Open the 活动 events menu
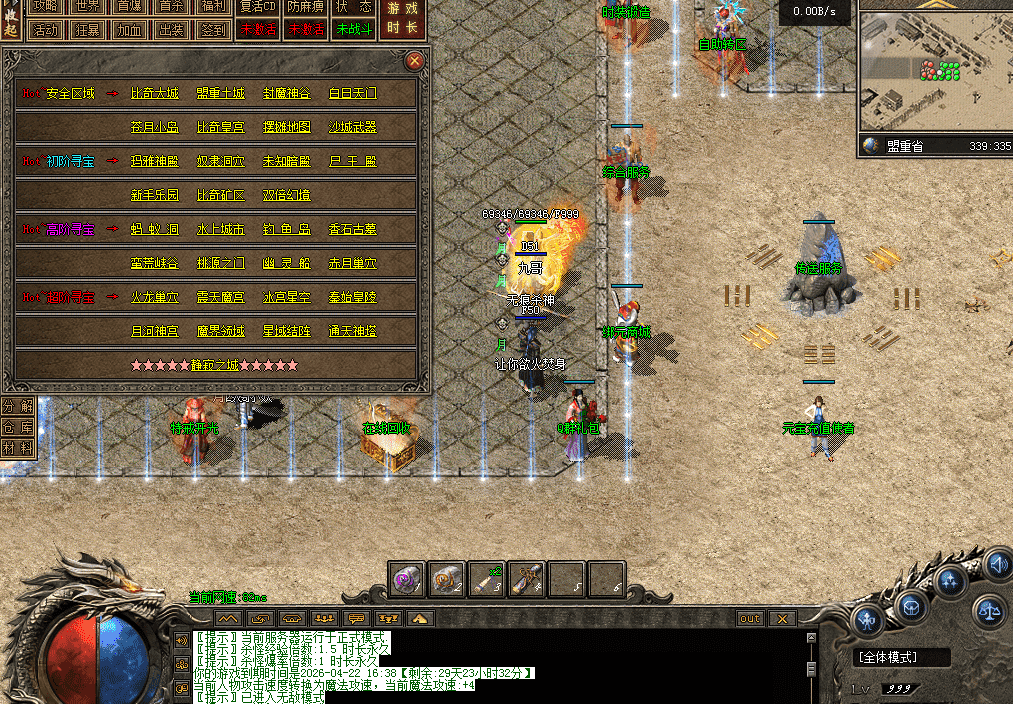The height and width of the screenshot is (704, 1013). 46,29
